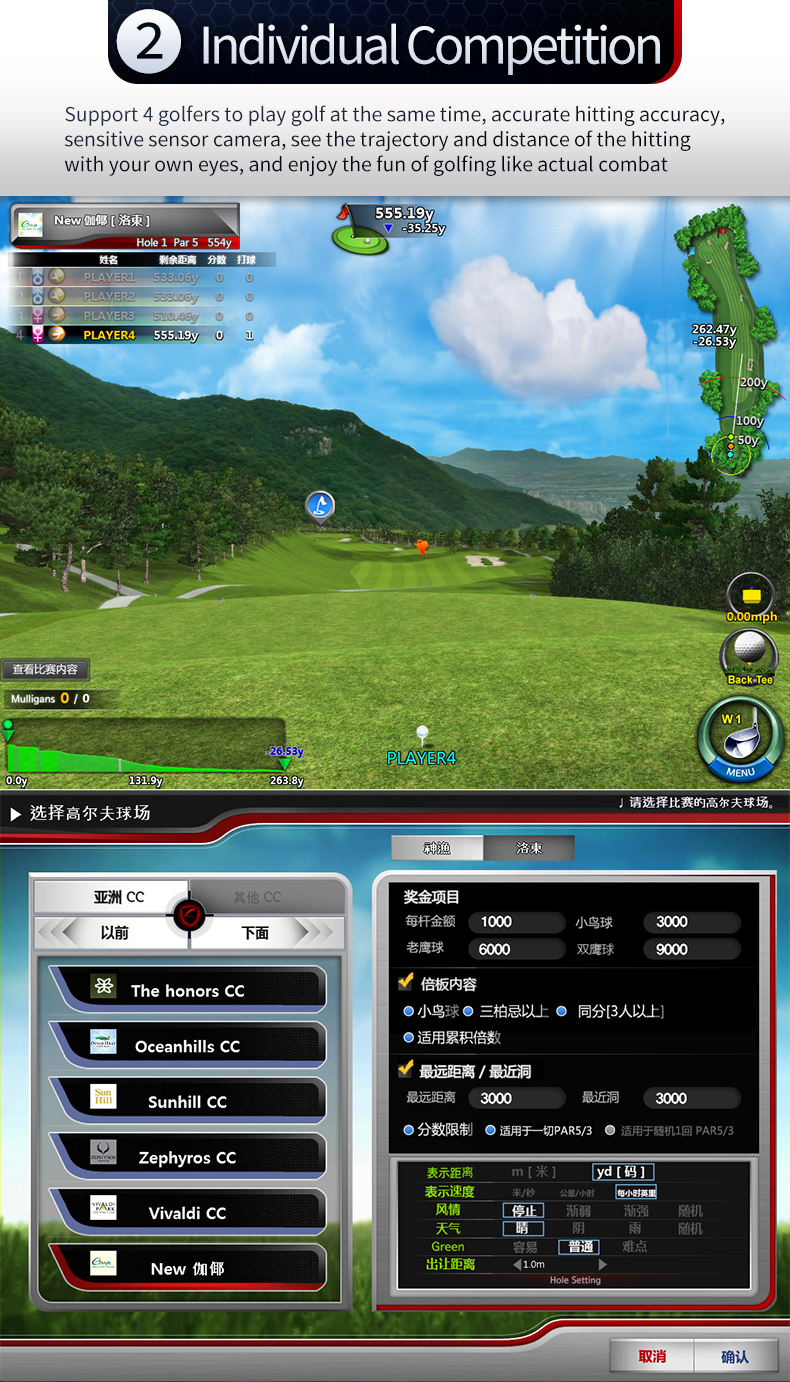The height and width of the screenshot is (1382, 790).
Task: Click the Back Tee golf ball icon
Action: [x=748, y=652]
